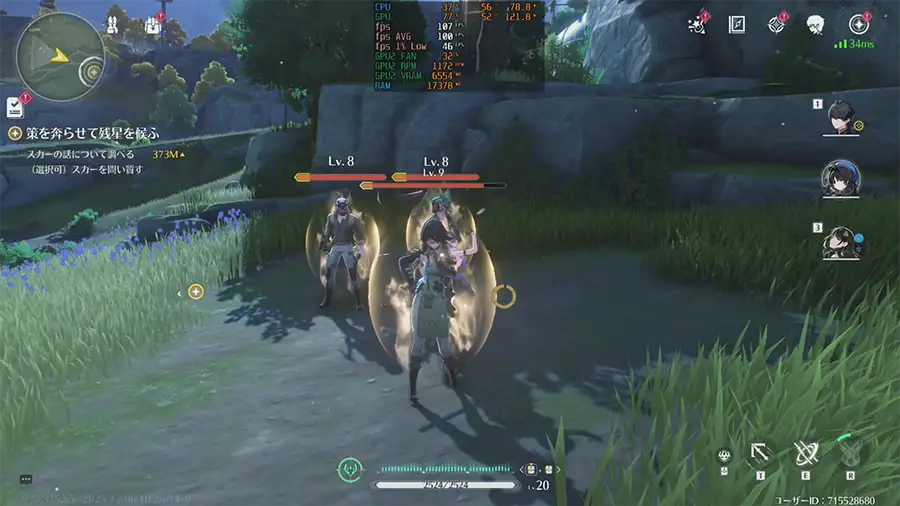Open the diamond-star icon with red alert
This screenshot has width=900, height=506.
(777, 24)
